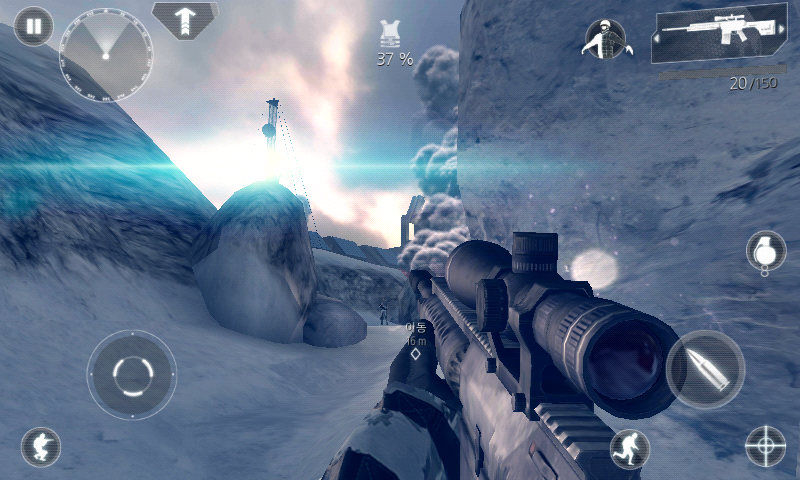The width and height of the screenshot is (800, 480).
Task: Throw a grenade
Action: pyautogui.click(x=766, y=250)
